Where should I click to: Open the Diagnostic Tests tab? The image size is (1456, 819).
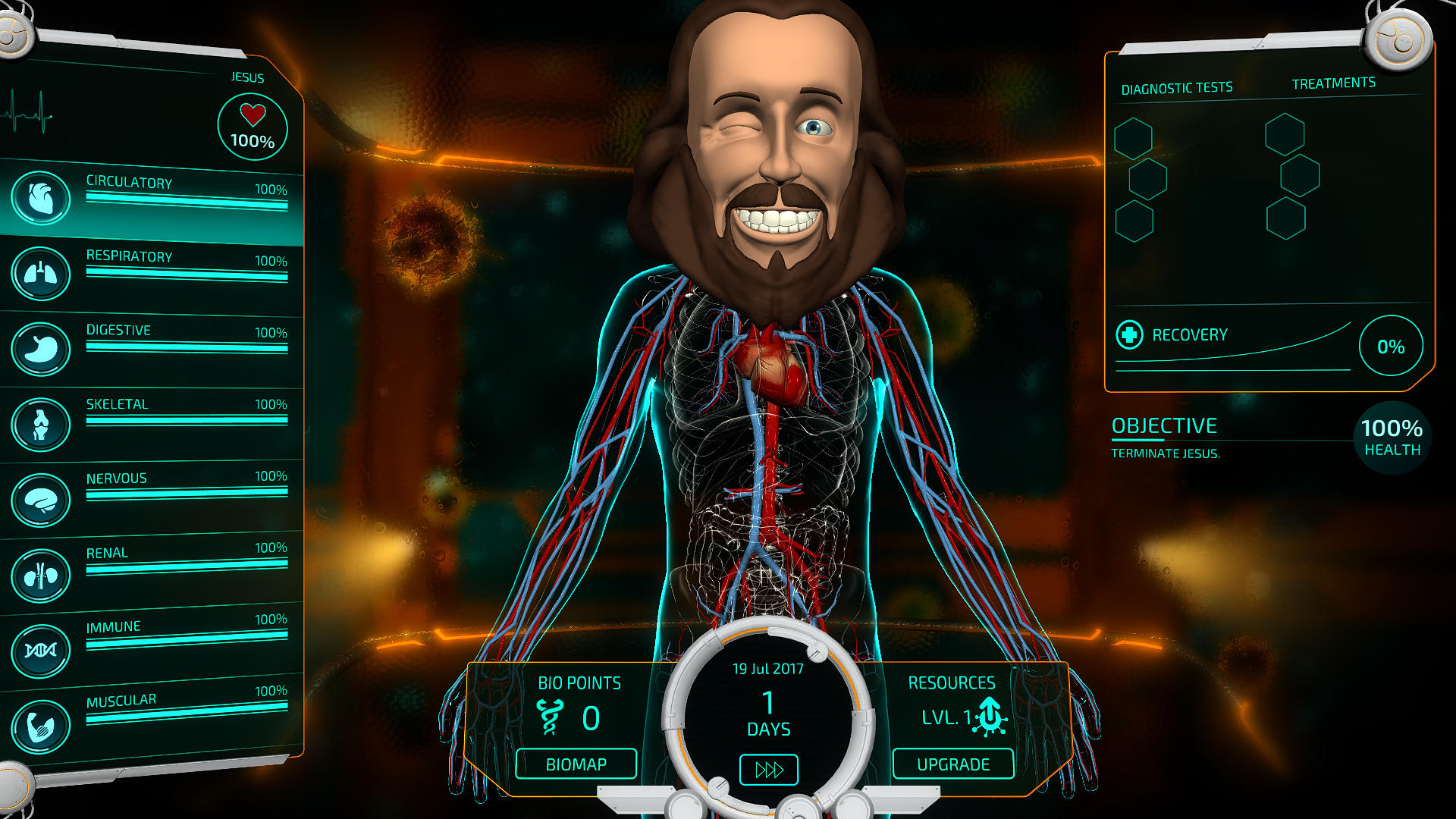pos(1177,86)
